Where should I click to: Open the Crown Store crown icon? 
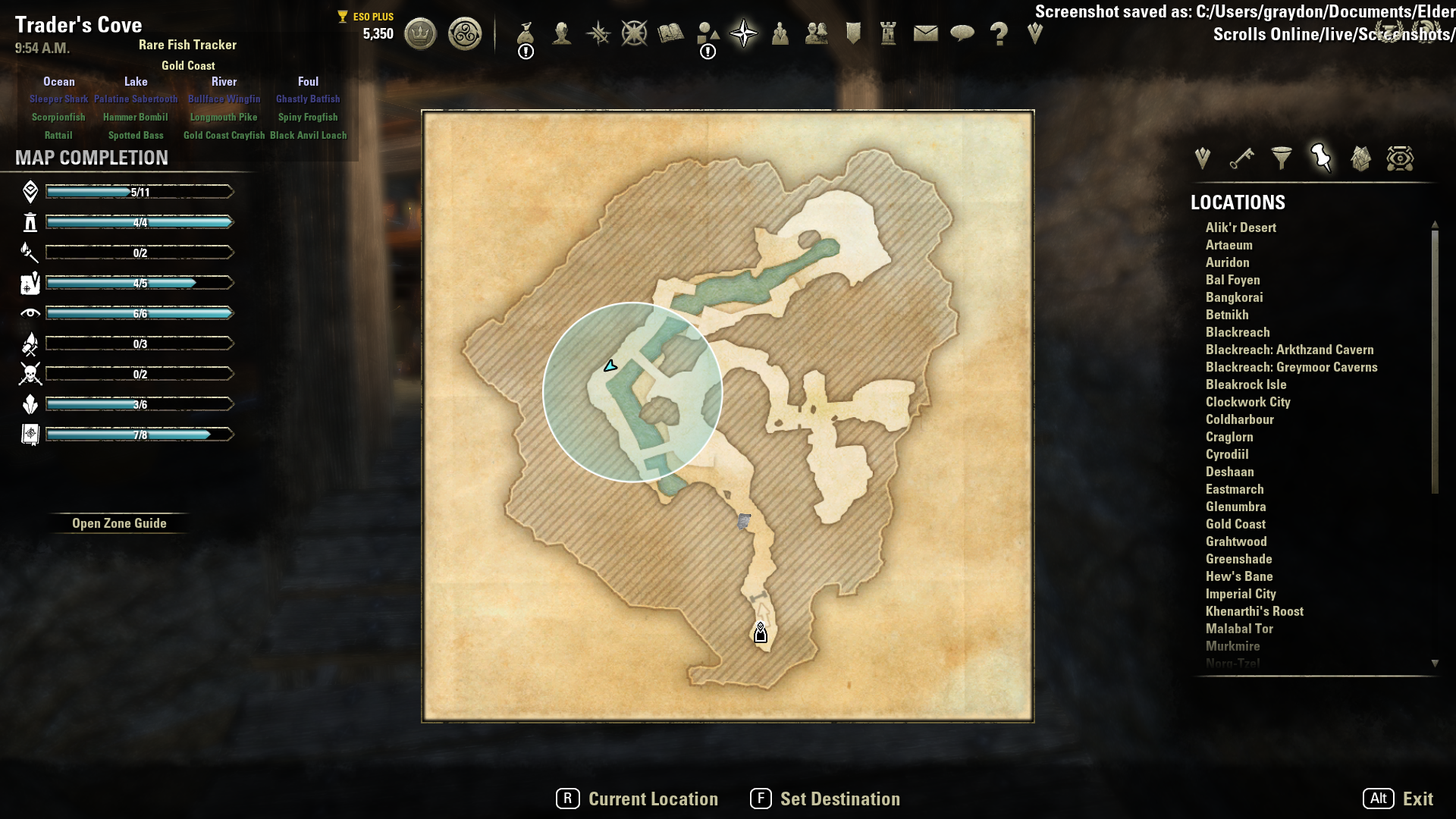[420, 34]
